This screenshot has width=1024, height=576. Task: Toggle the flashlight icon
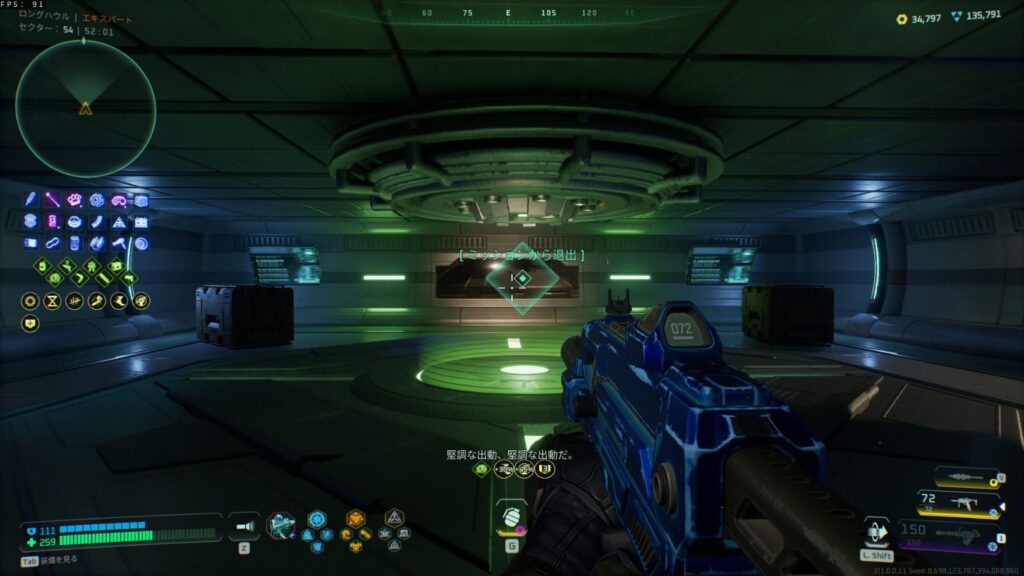click(x=244, y=526)
